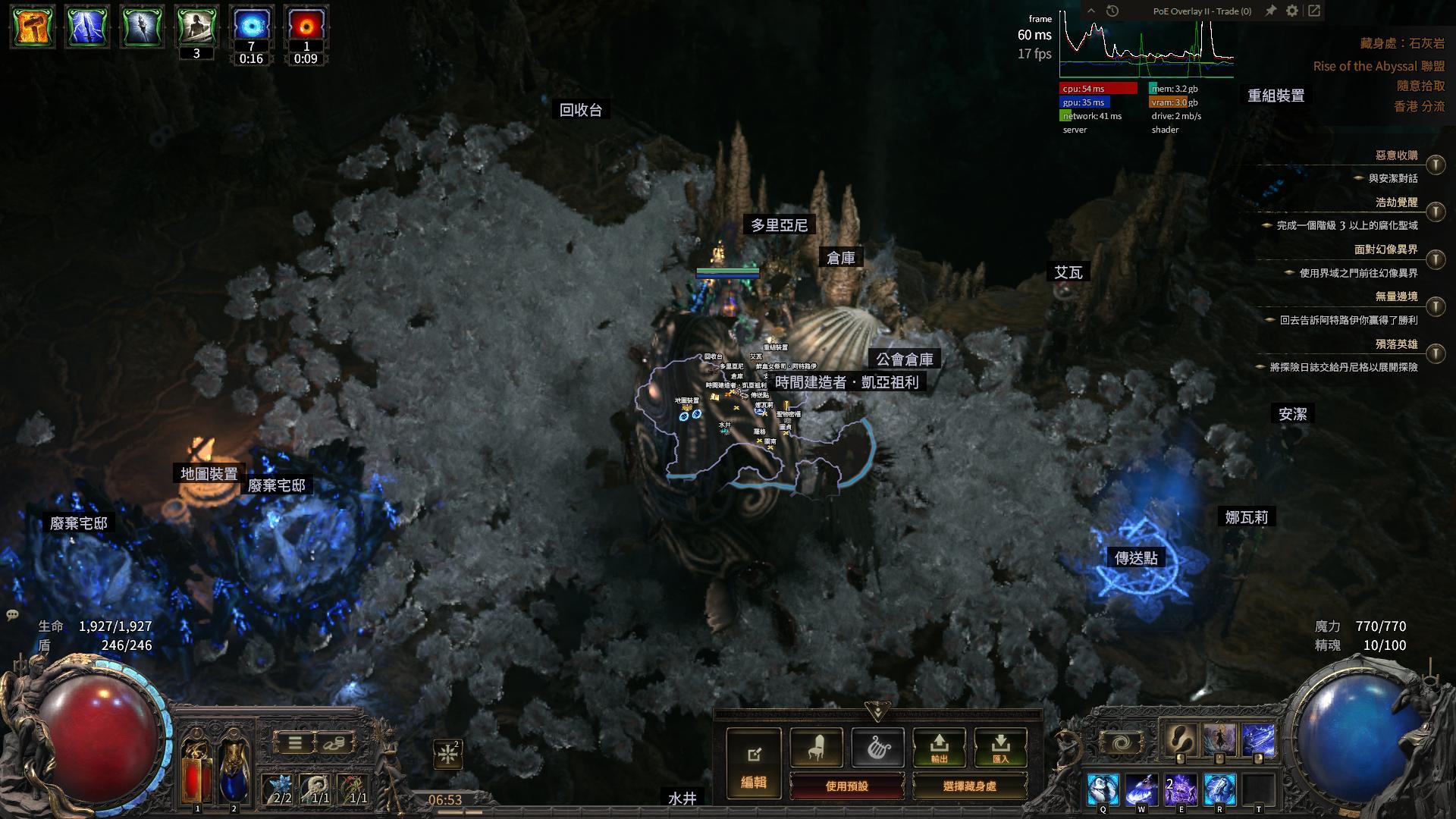Click the harp music button
The height and width of the screenshot is (819, 1456).
pos(877,748)
